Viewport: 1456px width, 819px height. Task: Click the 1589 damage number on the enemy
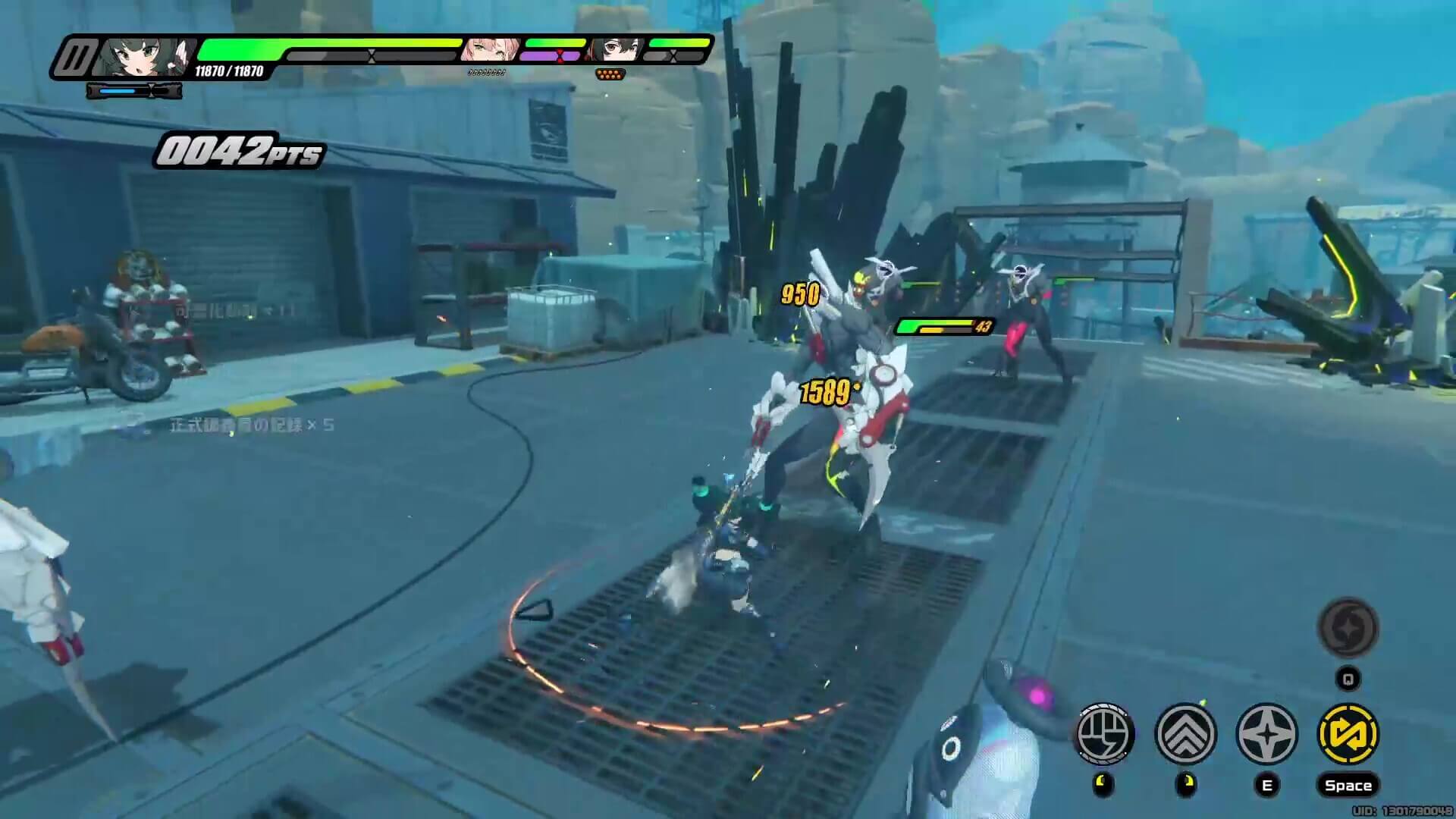(824, 393)
